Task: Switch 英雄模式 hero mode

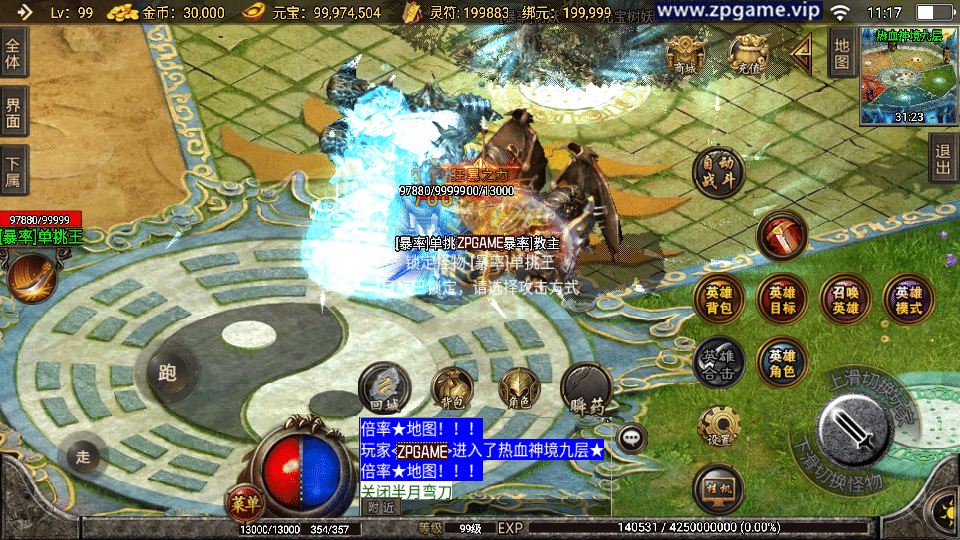Action: (x=908, y=300)
